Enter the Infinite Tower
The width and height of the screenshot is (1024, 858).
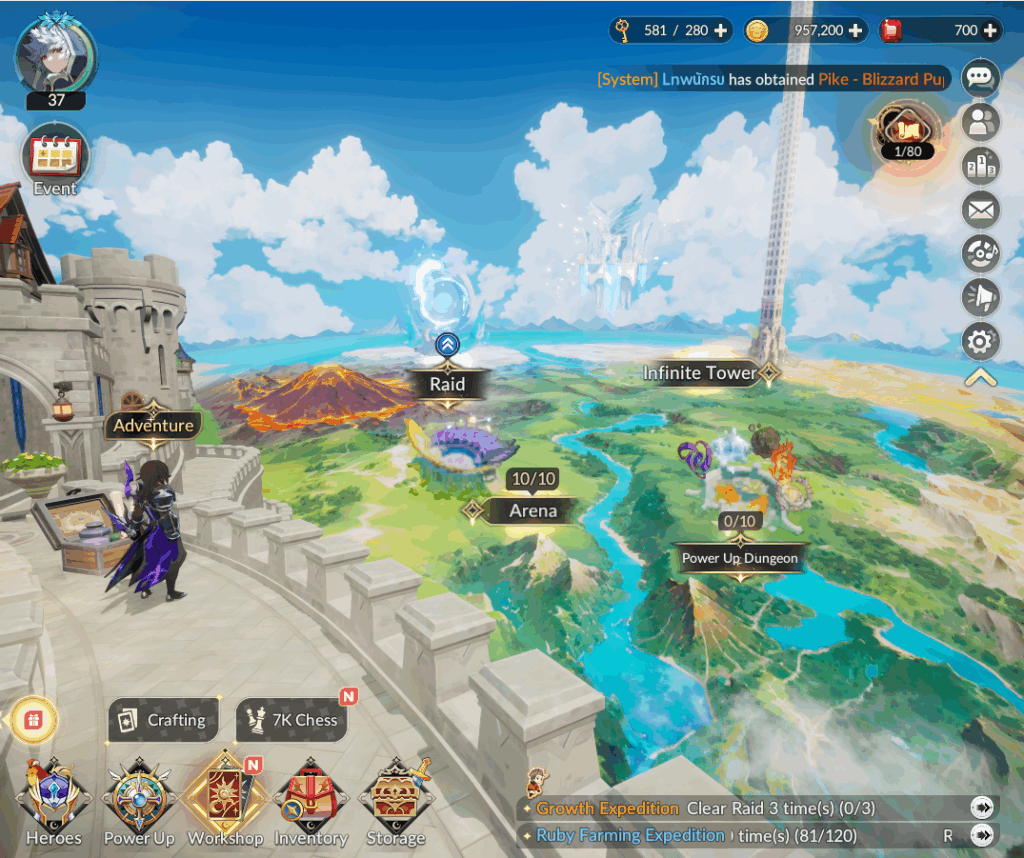click(700, 373)
